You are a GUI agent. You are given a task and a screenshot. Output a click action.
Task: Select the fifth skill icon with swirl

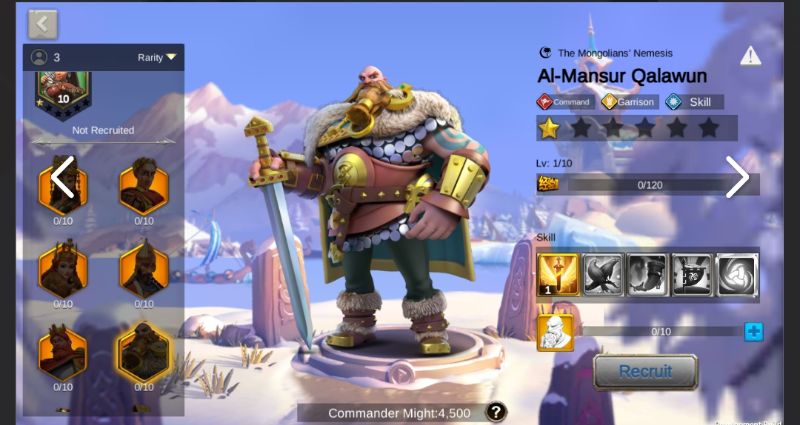[737, 275]
